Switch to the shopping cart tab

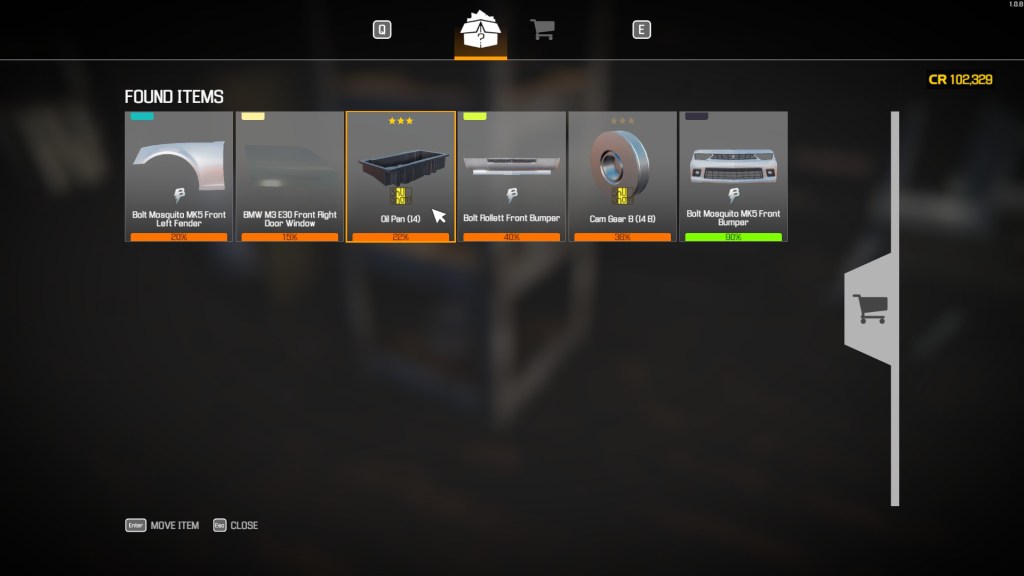pos(542,30)
